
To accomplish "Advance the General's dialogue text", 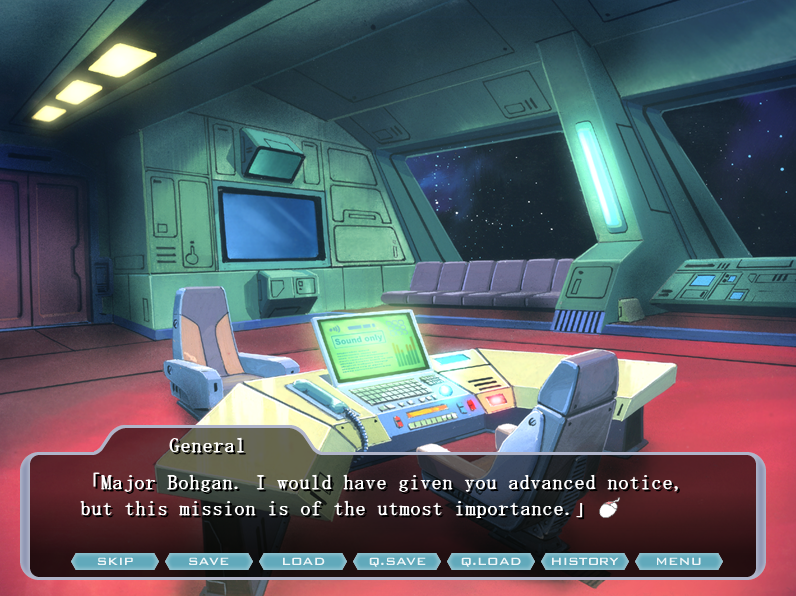I will 608,510.
